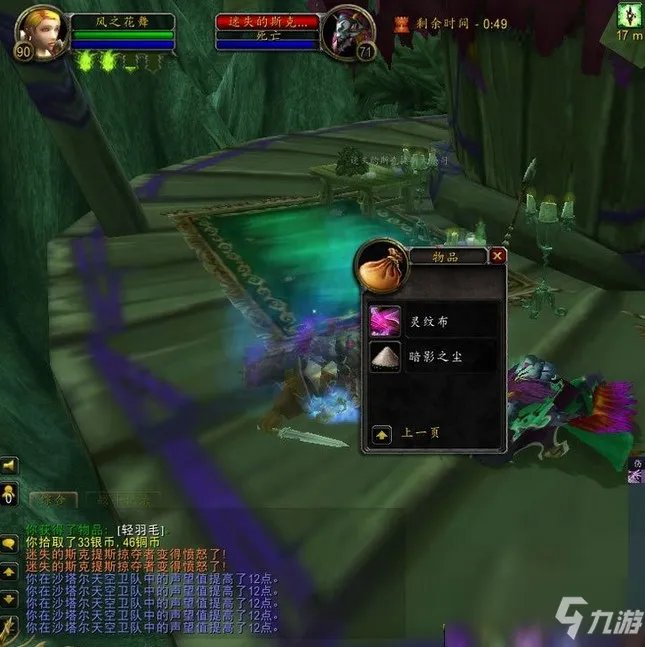Loot the 灵纹布 cloth item
This screenshot has width=645, height=647.
pyautogui.click(x=385, y=320)
